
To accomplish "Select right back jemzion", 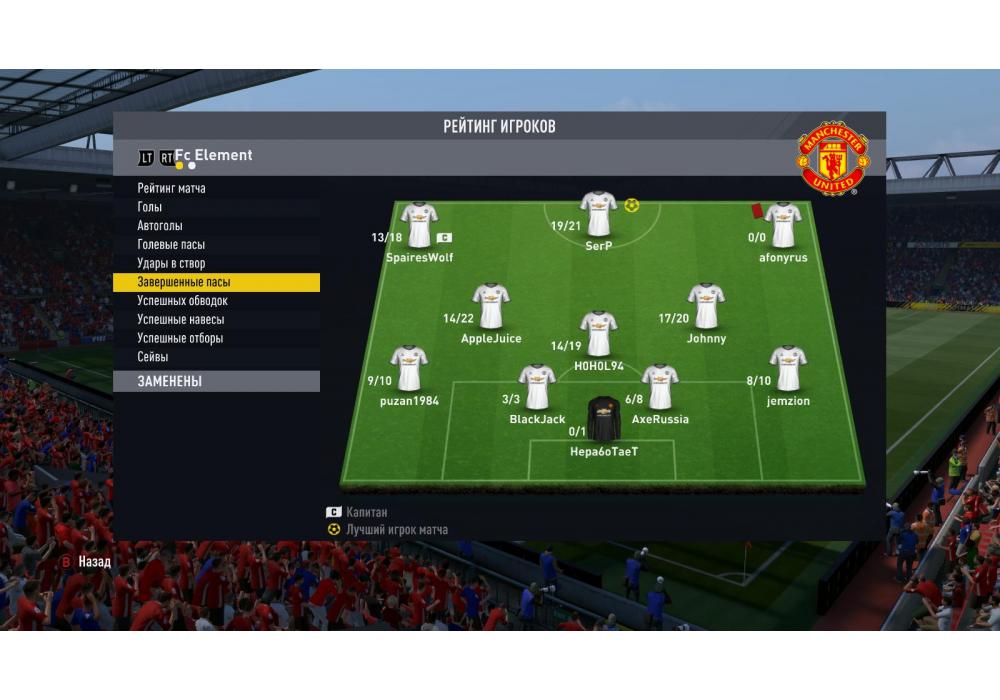I will (x=788, y=368).
